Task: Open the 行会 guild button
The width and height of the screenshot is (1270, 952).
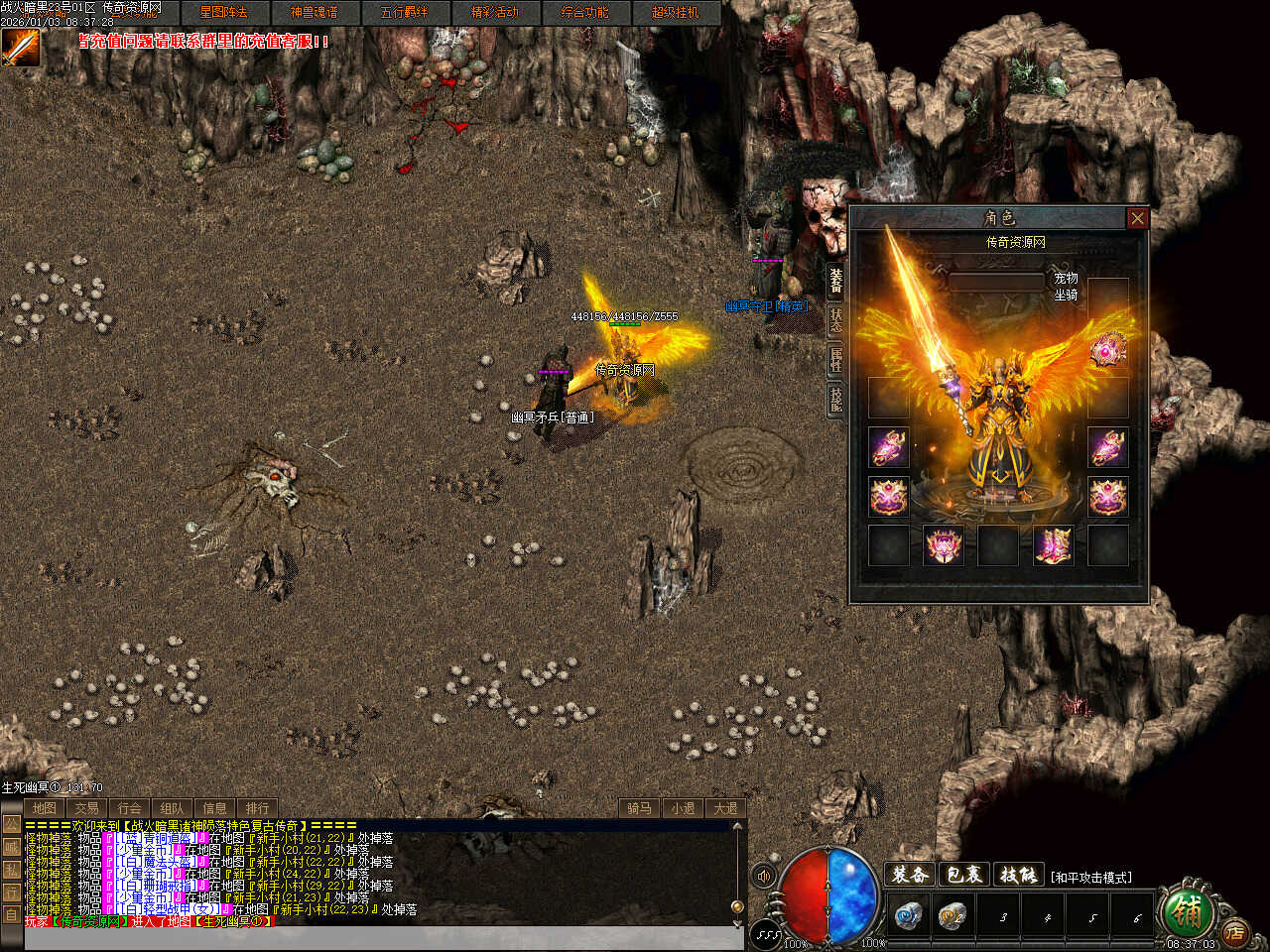Action: click(x=130, y=808)
